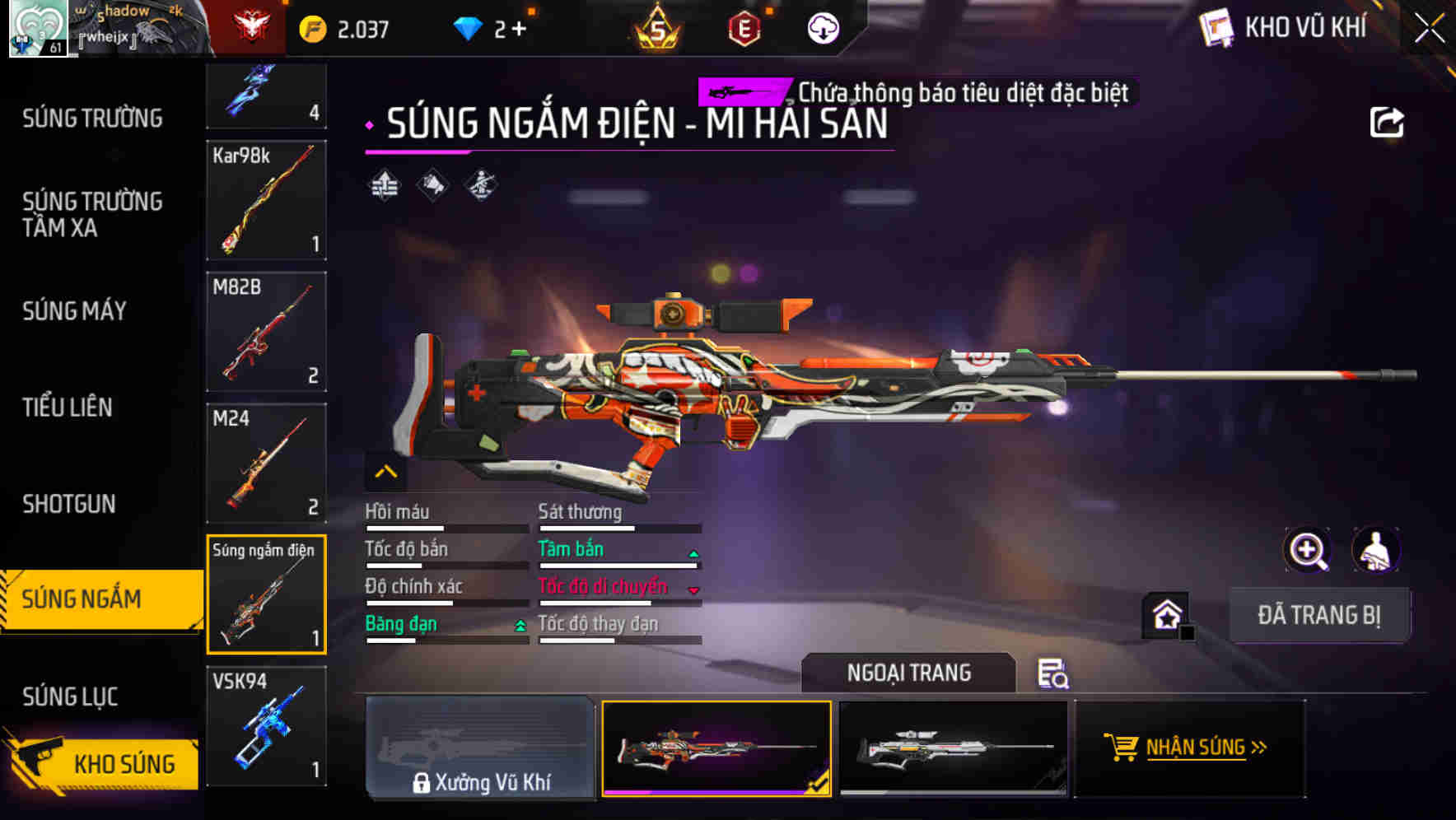1456x820 pixels.
Task: Open the share icon beside the weapon title
Action: [1388, 122]
